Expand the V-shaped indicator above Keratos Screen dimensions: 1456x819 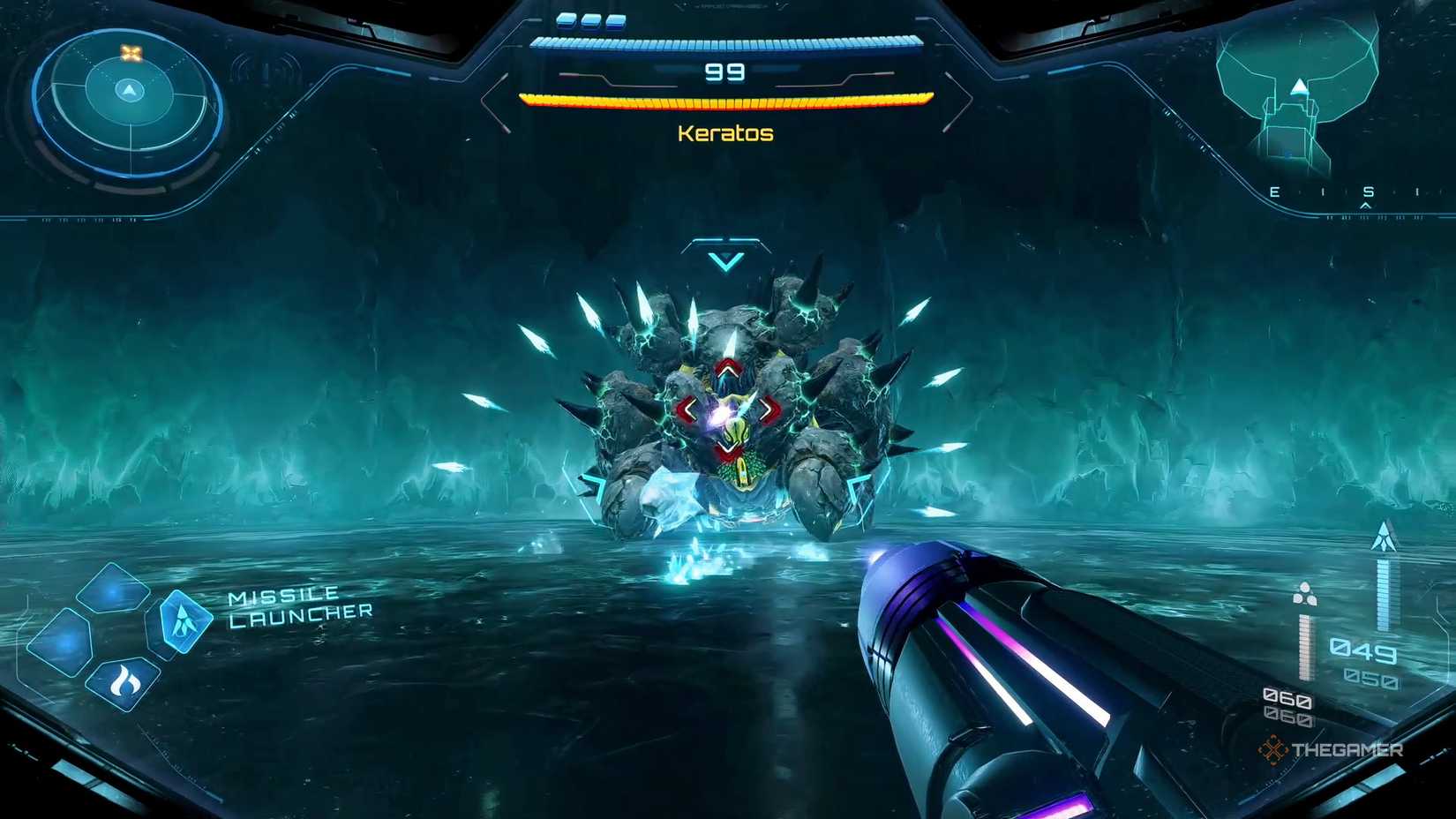point(725,259)
